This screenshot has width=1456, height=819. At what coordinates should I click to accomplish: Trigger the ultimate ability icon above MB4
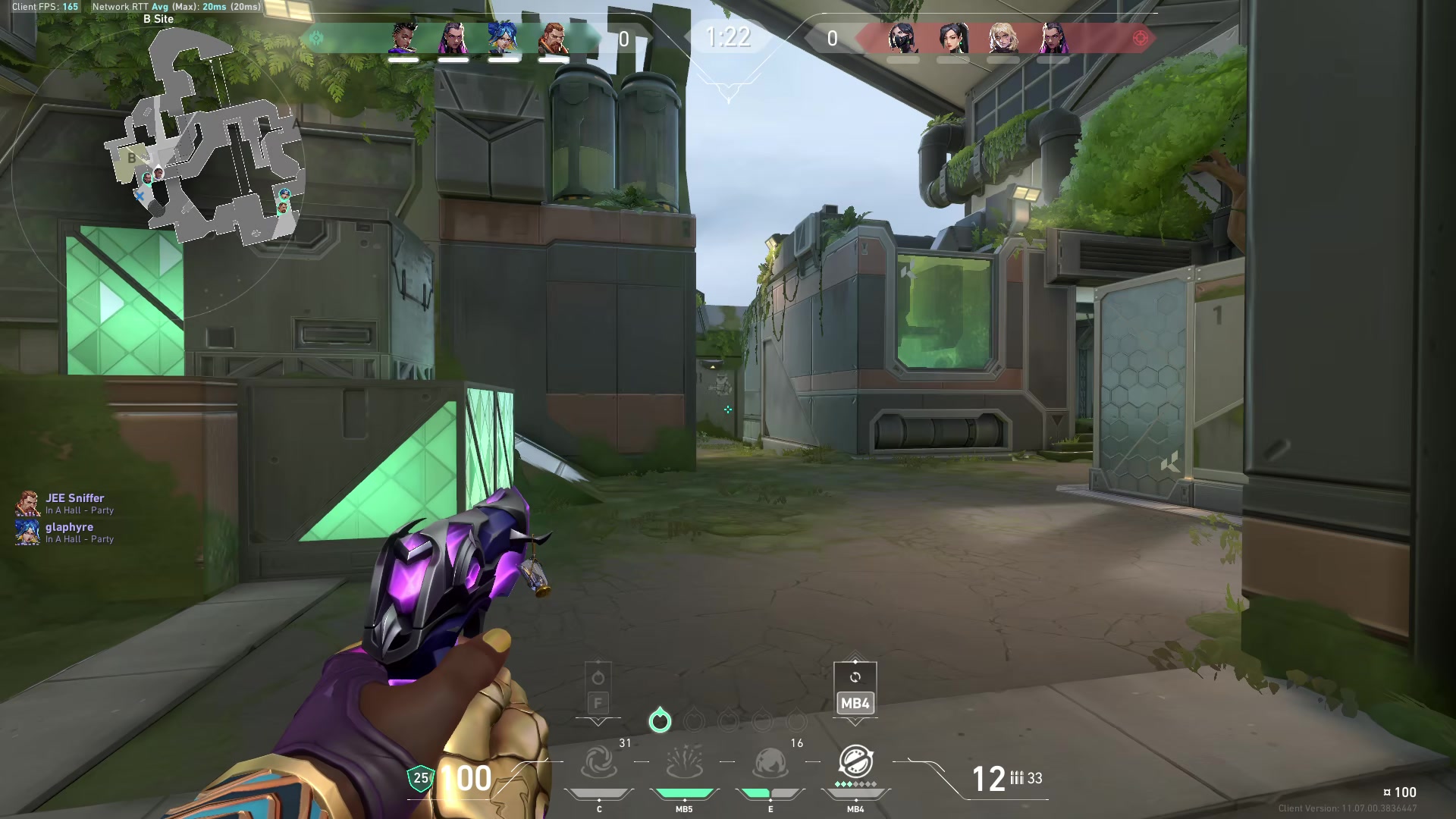[x=855, y=761]
